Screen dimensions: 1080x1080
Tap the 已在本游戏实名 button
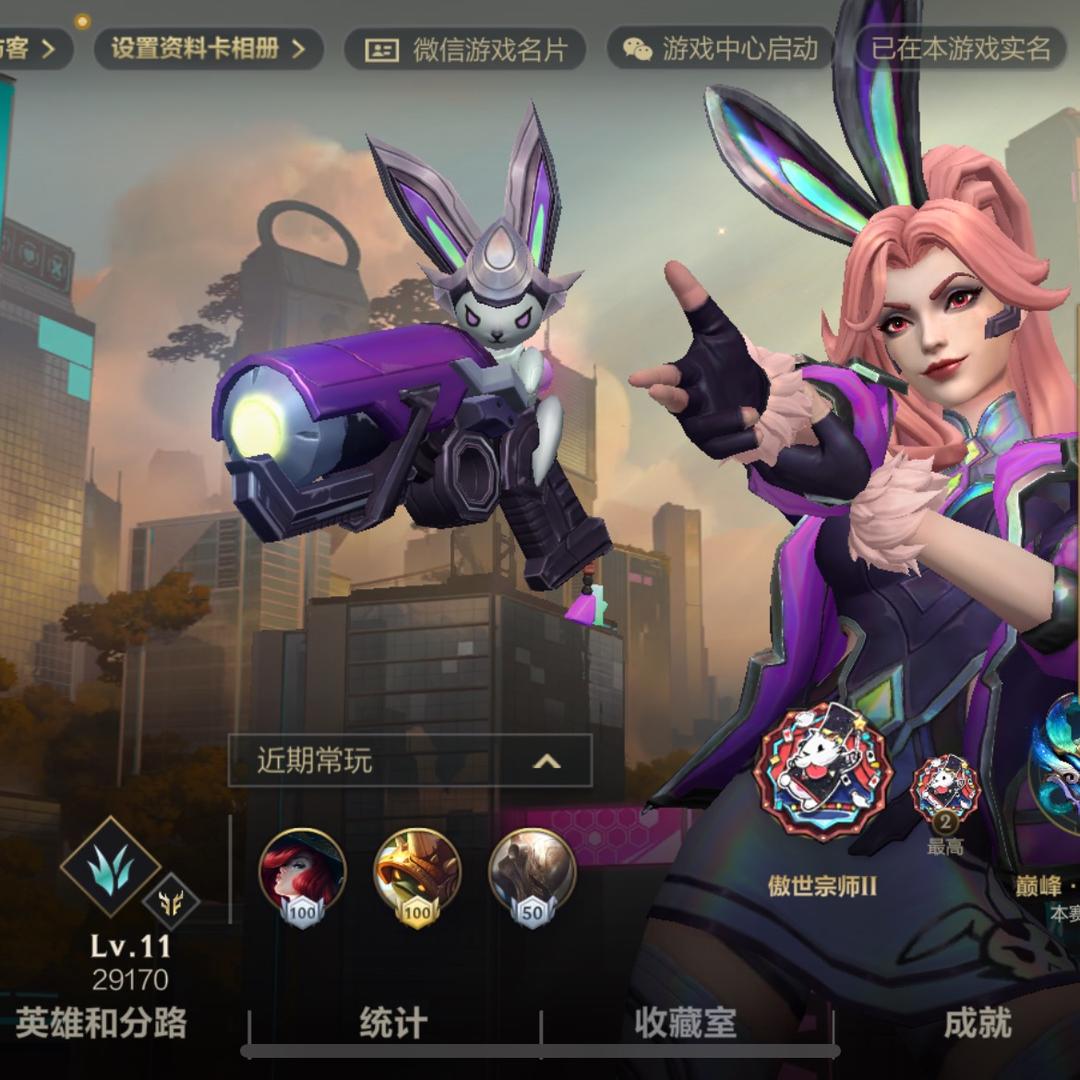(x=960, y=49)
